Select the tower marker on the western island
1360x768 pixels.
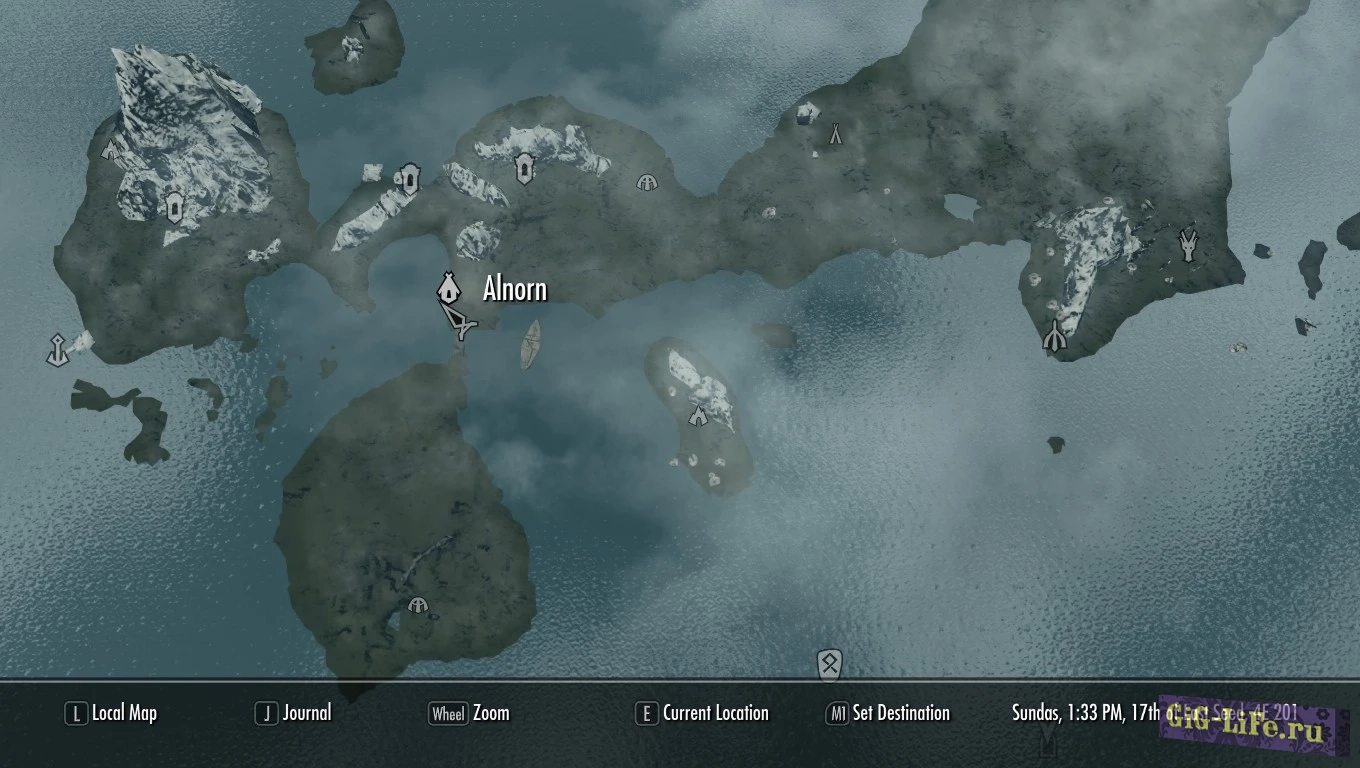(174, 207)
